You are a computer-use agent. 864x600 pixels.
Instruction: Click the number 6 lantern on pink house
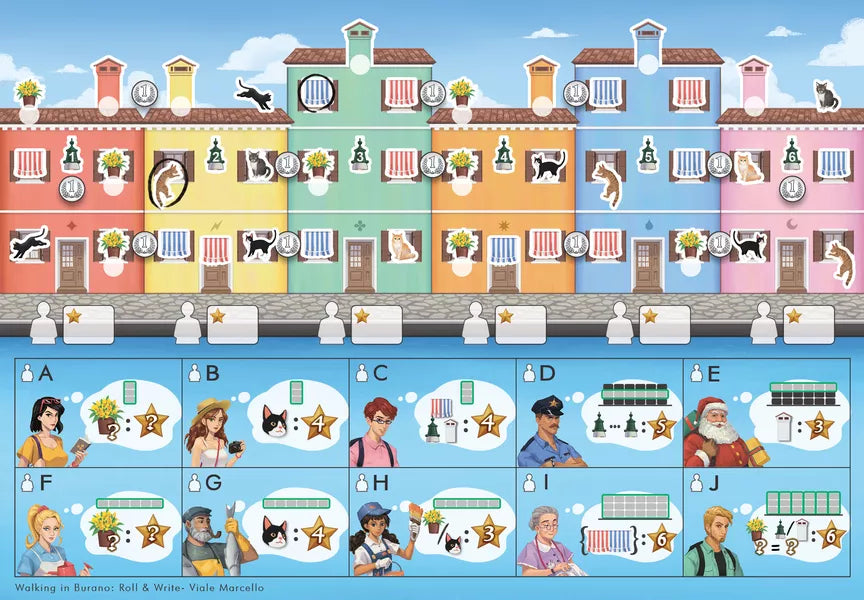[x=792, y=154]
